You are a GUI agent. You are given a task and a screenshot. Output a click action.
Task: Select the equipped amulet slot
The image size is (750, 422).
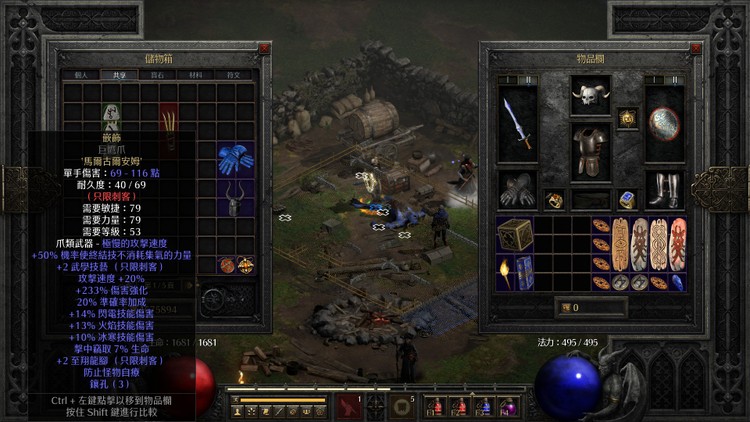pyautogui.click(x=627, y=117)
